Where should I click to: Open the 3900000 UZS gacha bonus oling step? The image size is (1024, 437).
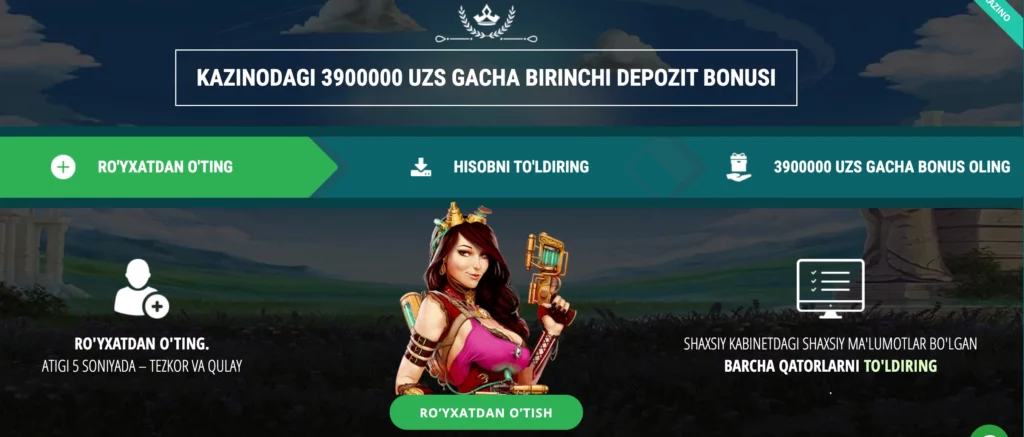click(868, 167)
